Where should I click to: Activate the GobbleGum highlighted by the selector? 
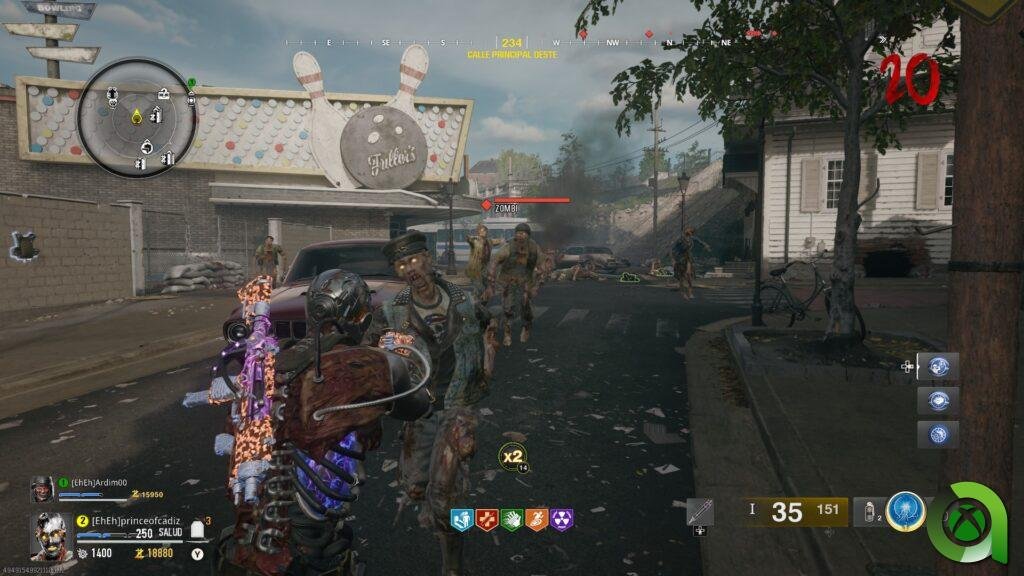(x=938, y=366)
